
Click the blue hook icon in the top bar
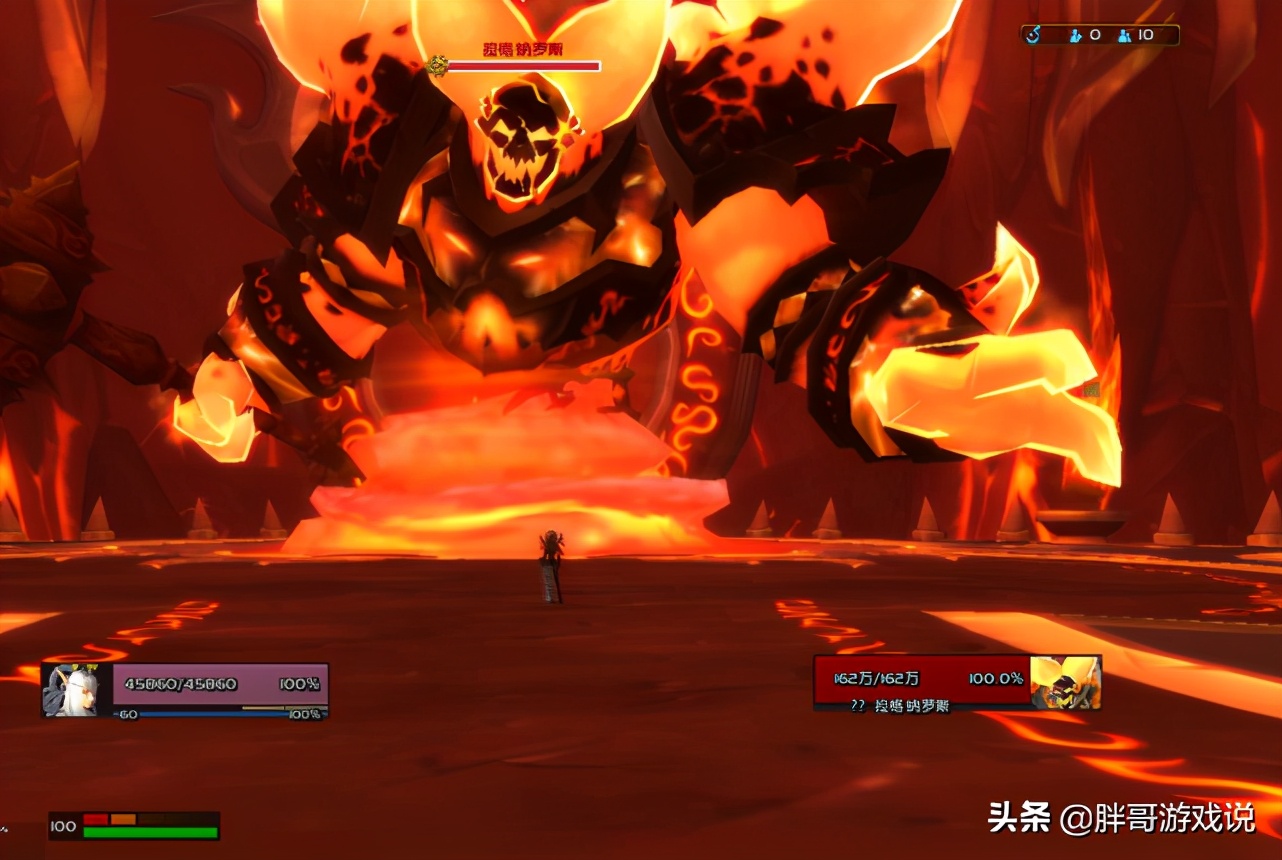(1034, 35)
